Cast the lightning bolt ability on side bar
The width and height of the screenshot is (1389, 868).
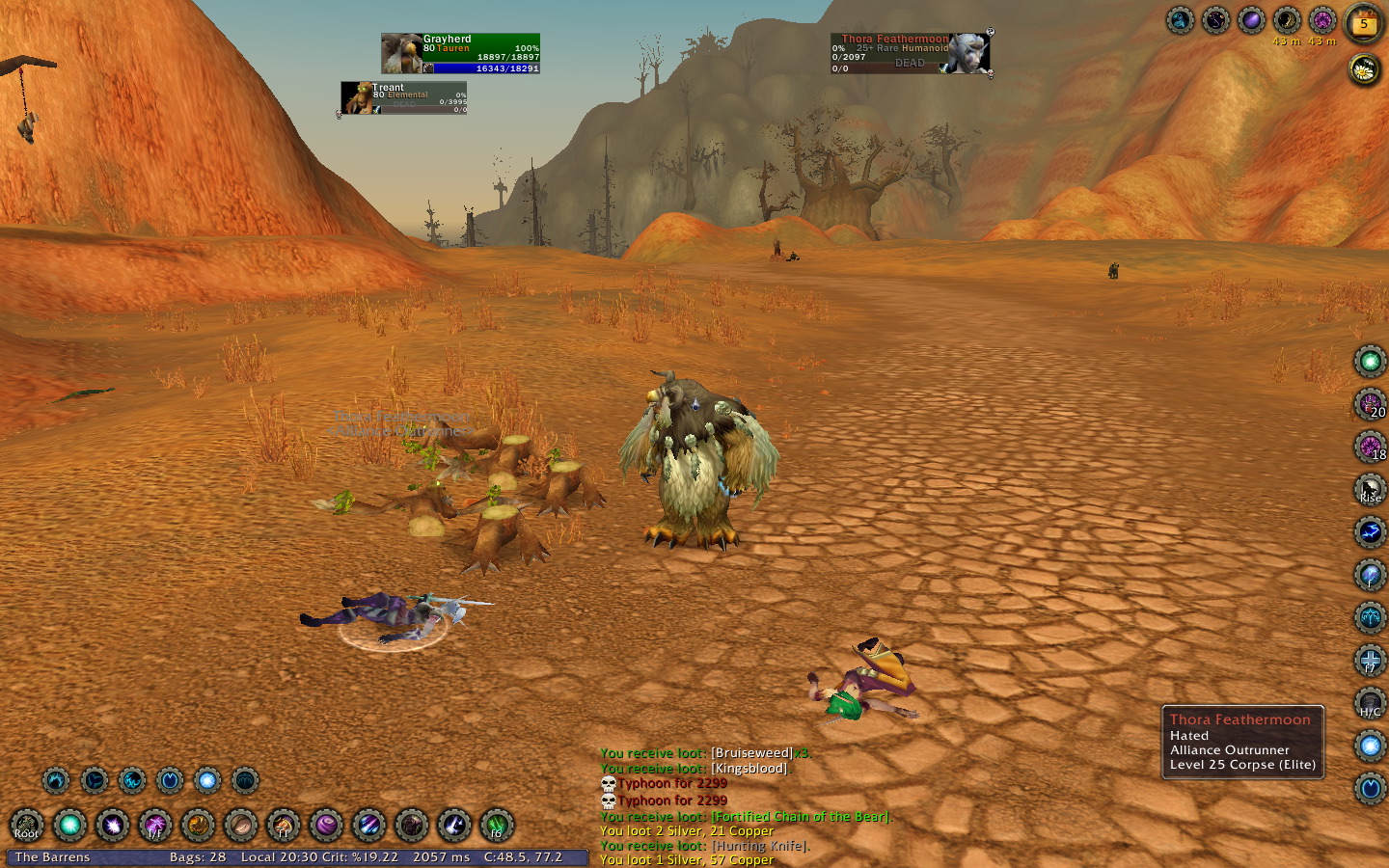tap(1370, 532)
